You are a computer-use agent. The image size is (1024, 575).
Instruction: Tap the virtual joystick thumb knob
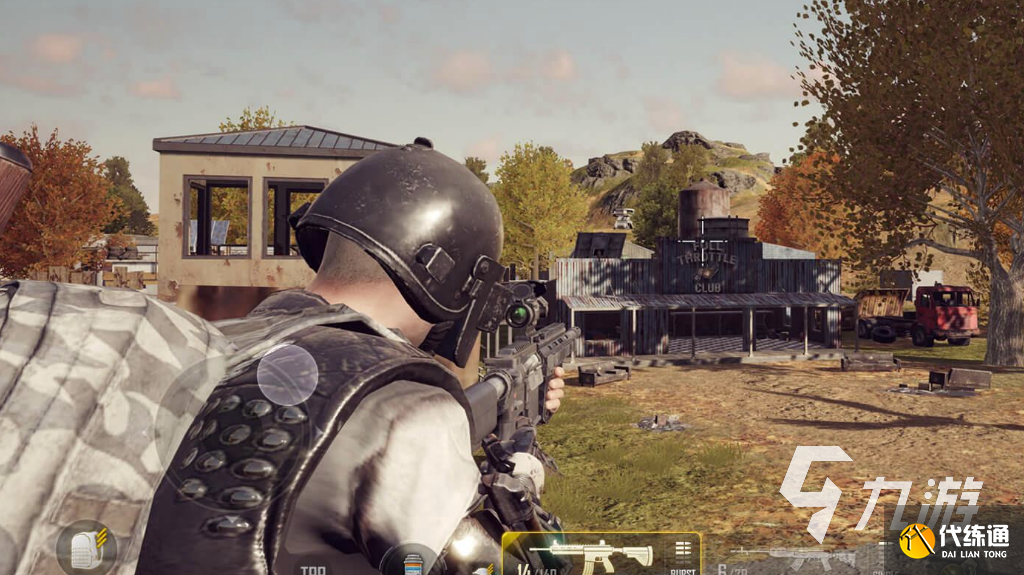pyautogui.click(x=287, y=375)
